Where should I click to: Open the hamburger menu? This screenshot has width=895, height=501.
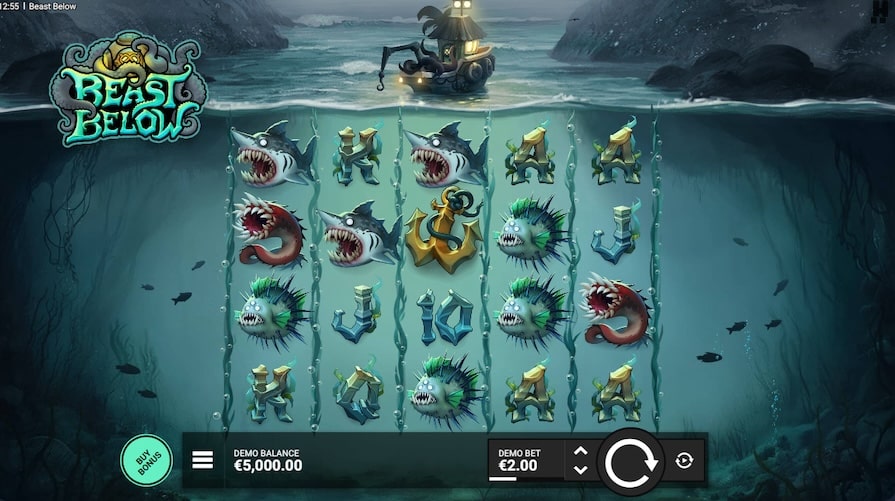203,460
